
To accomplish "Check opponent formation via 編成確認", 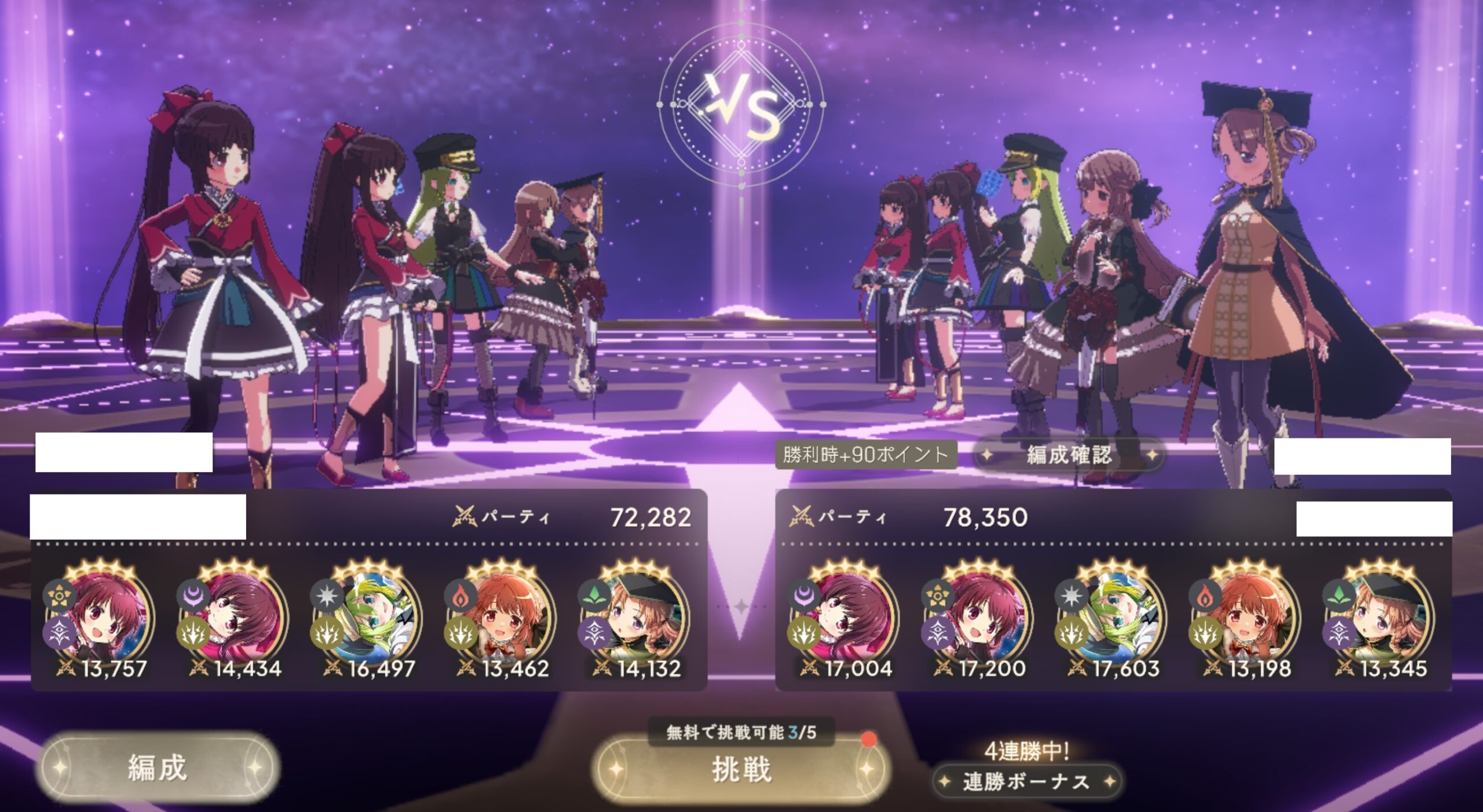I will (x=1069, y=455).
